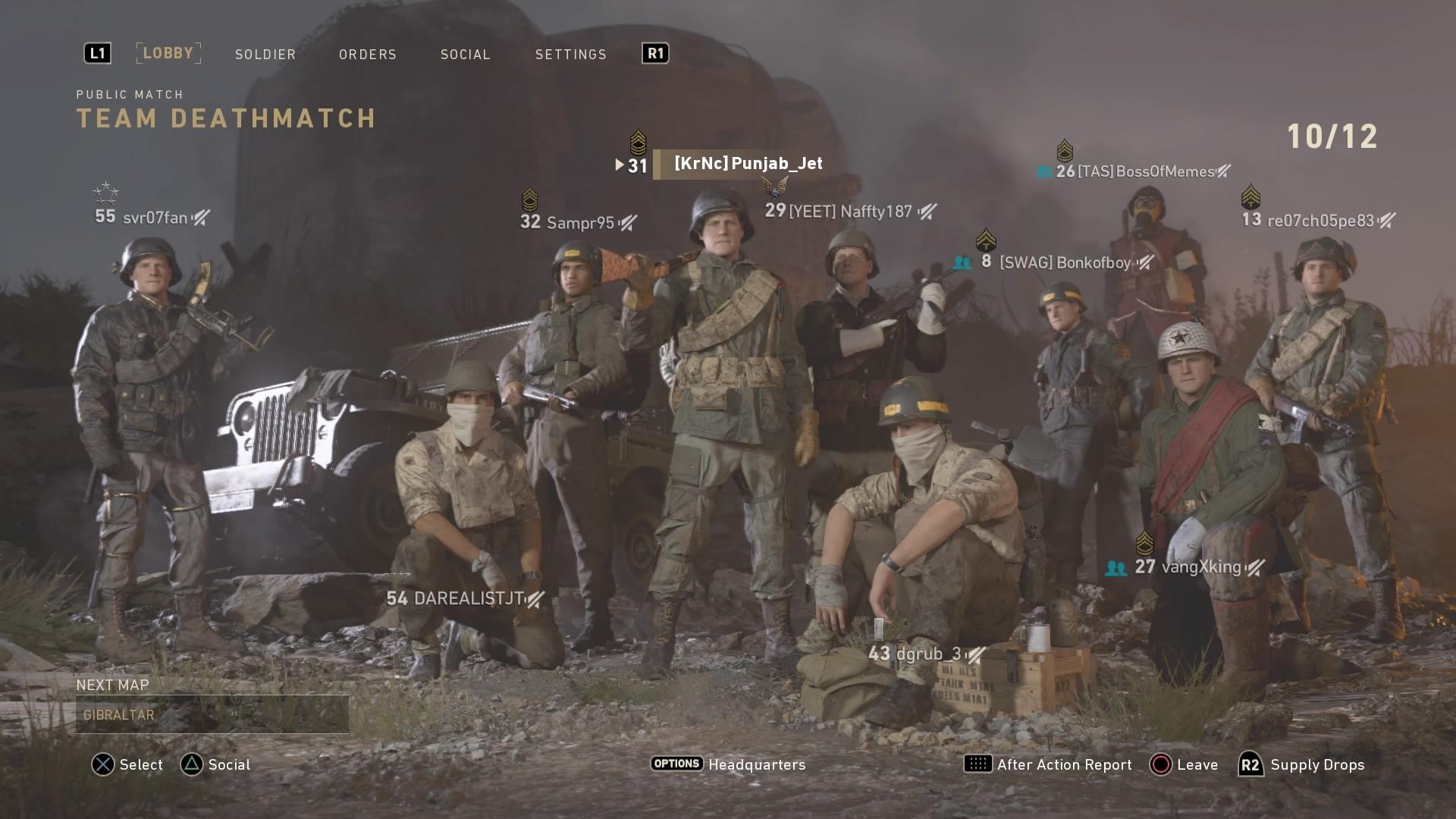Click the party icon beside vangXking

click(x=1116, y=566)
